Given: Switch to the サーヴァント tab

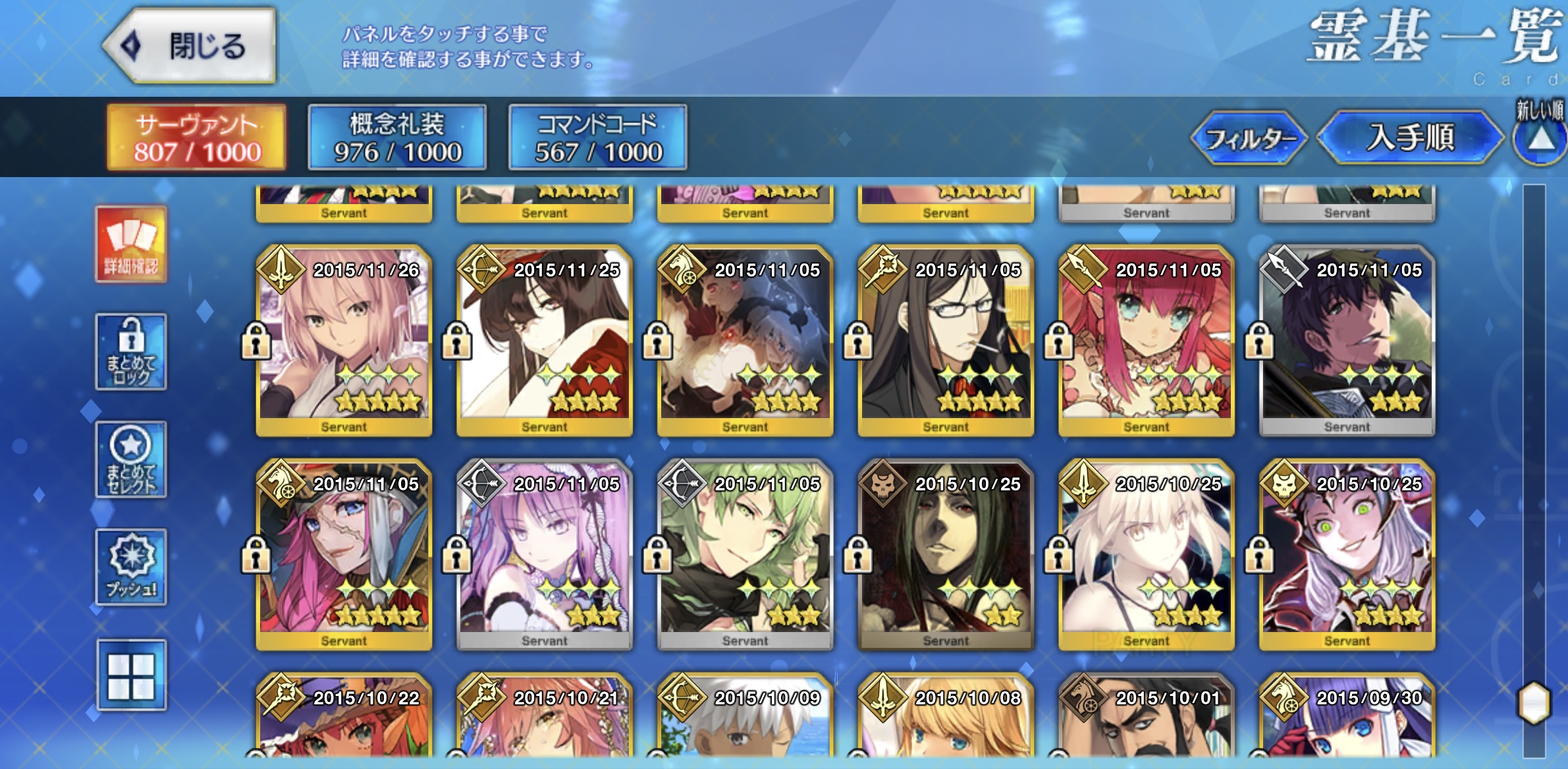Looking at the screenshot, I should (196, 138).
